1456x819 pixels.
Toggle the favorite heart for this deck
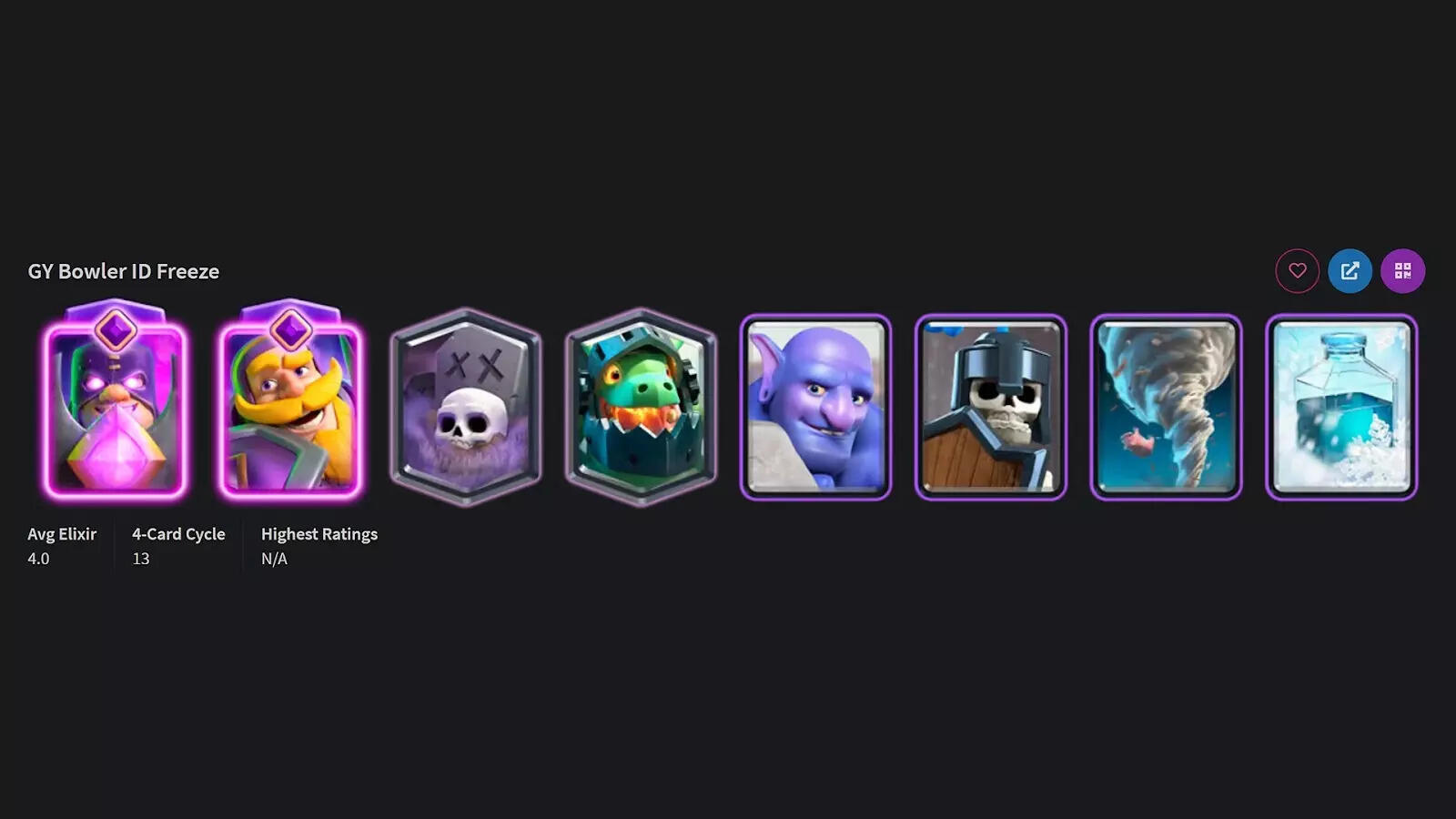click(1299, 270)
